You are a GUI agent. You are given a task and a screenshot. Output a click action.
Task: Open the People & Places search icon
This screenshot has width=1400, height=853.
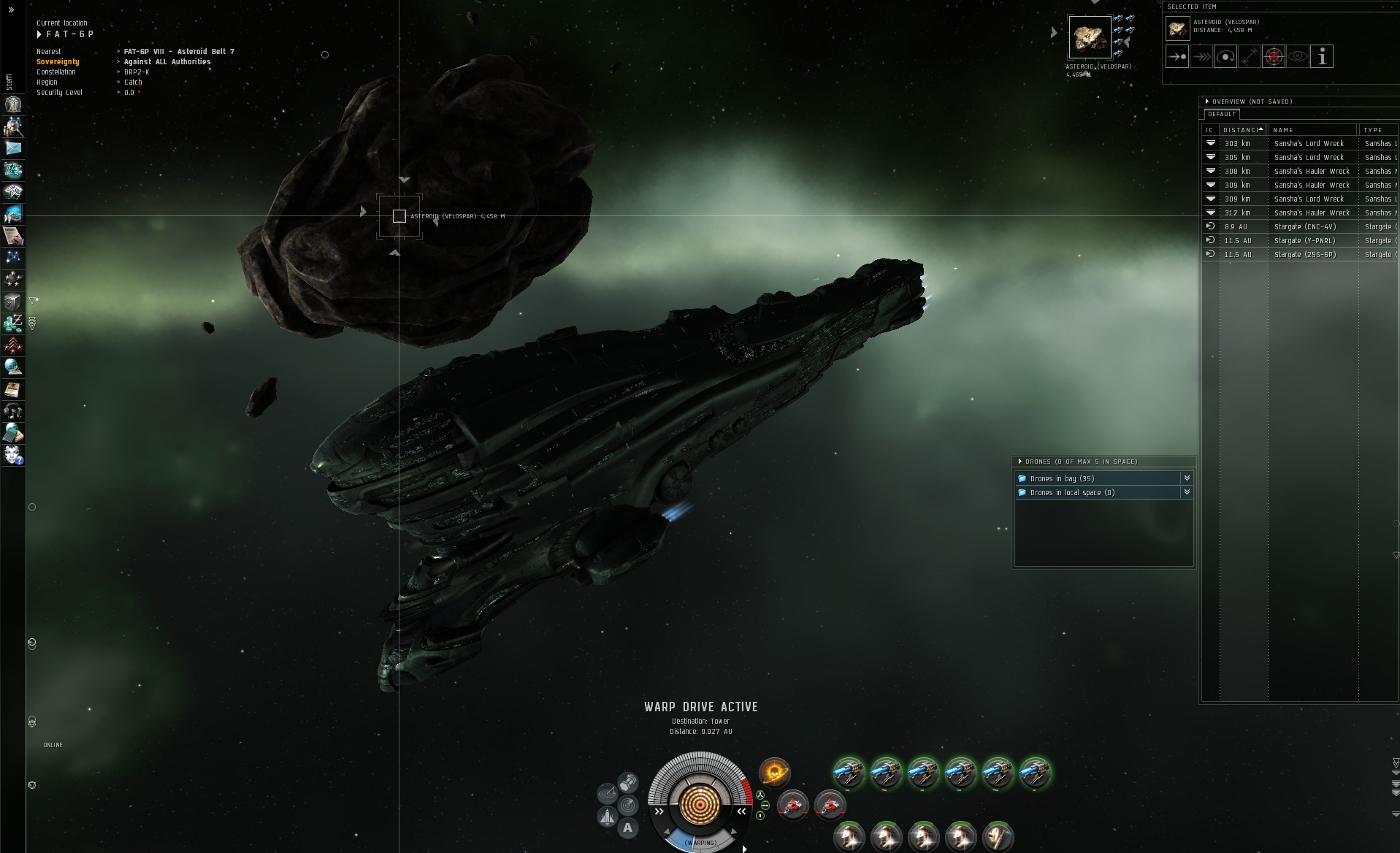tap(13, 126)
